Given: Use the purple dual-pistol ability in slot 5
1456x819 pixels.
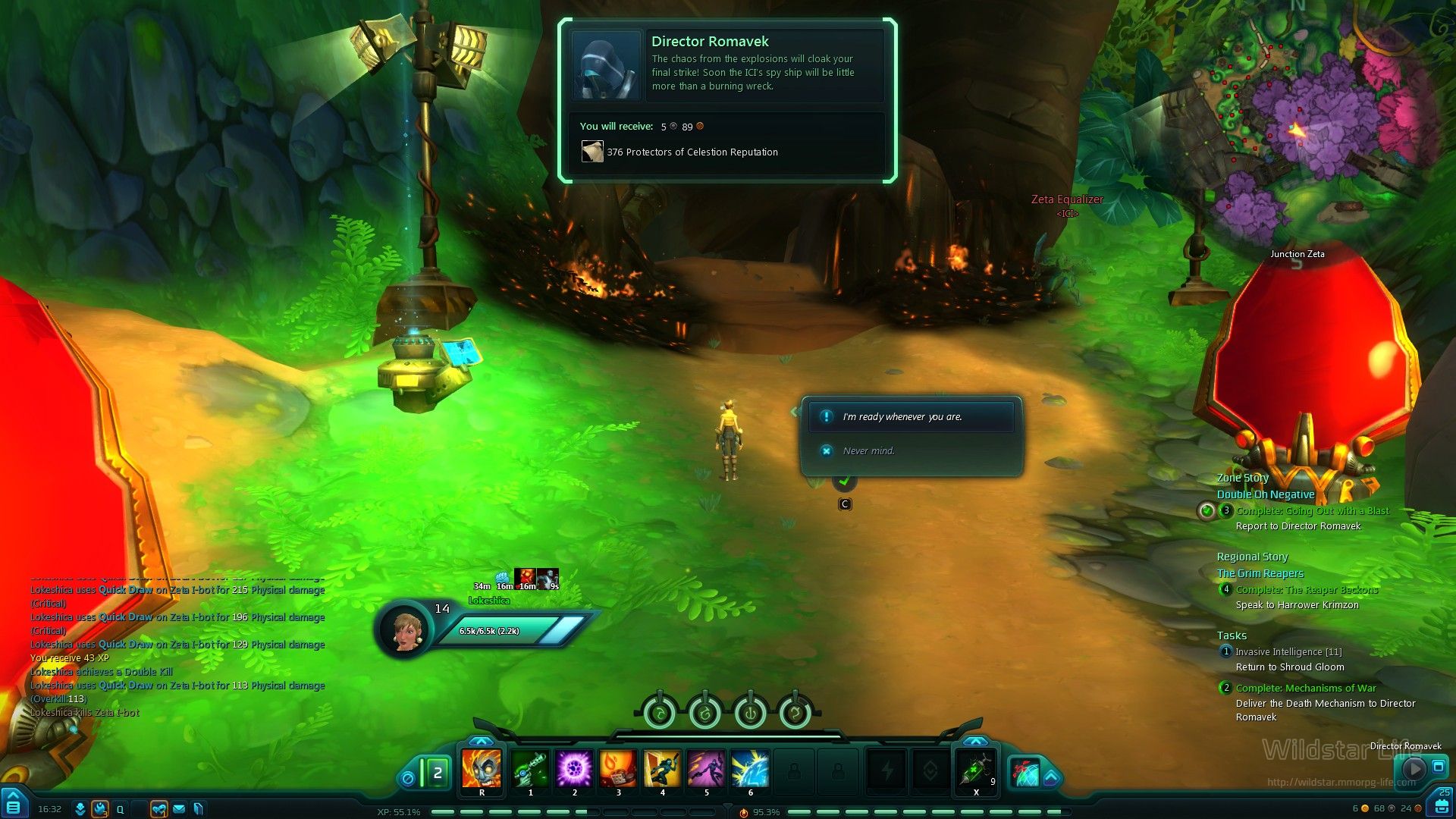Looking at the screenshot, I should coord(706,769).
